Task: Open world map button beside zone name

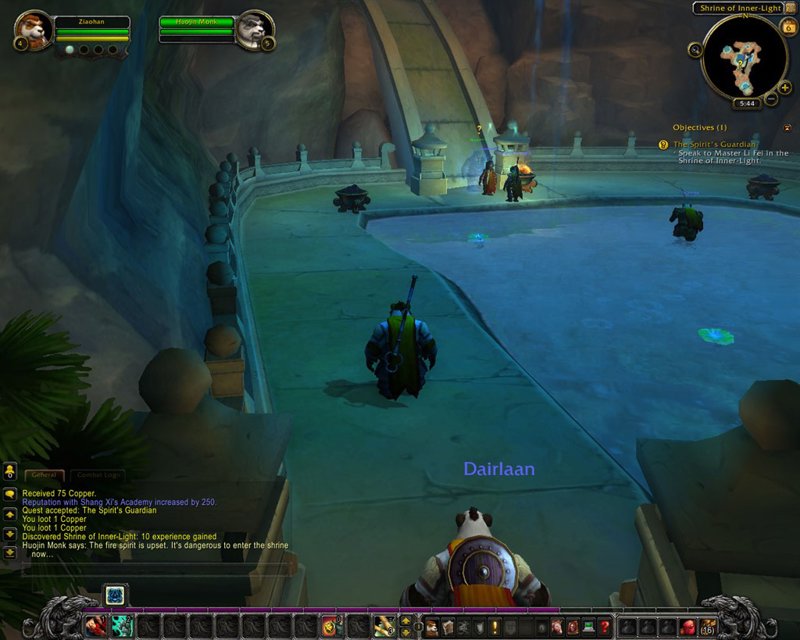Action: click(x=790, y=8)
